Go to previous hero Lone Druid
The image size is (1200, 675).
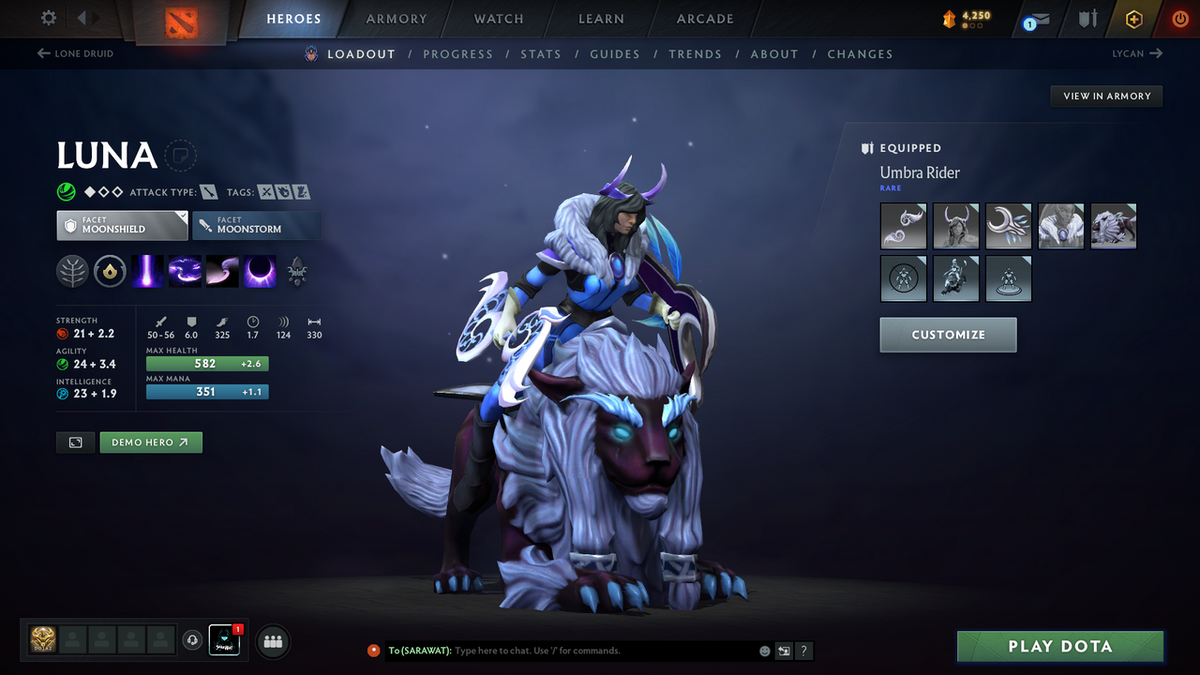pos(75,54)
